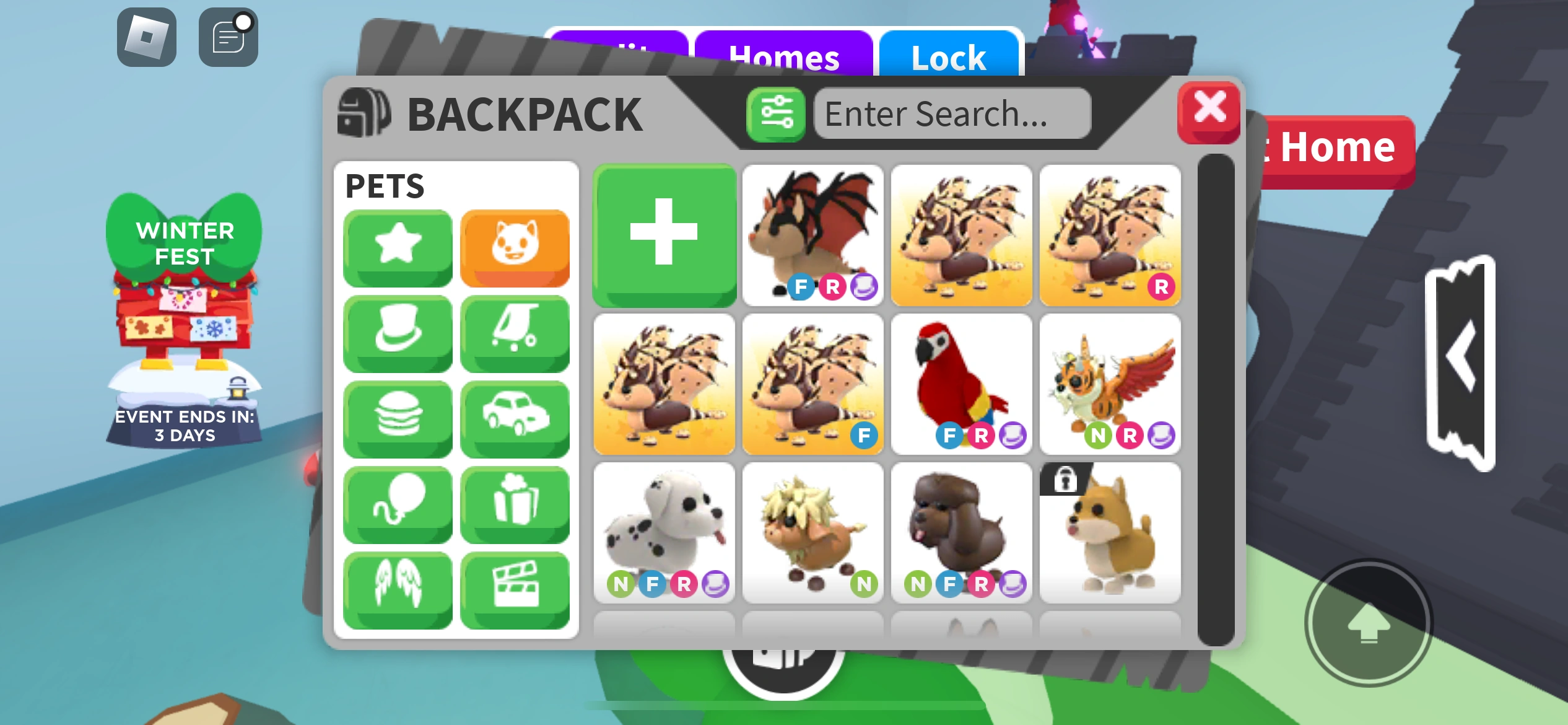Click the Enter Search text field
1568x725 pixels.
(952, 114)
